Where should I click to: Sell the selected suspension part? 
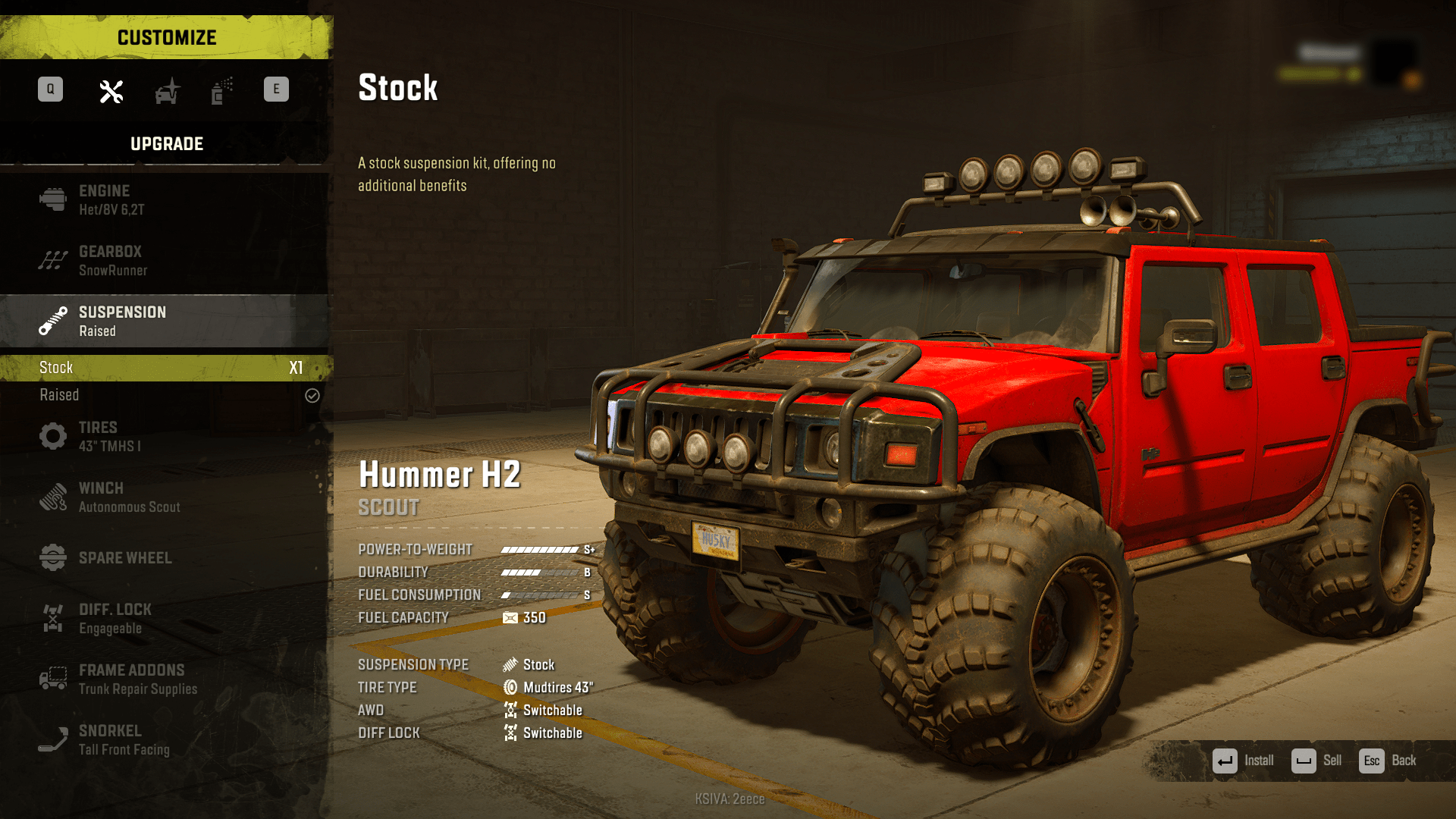[1316, 761]
